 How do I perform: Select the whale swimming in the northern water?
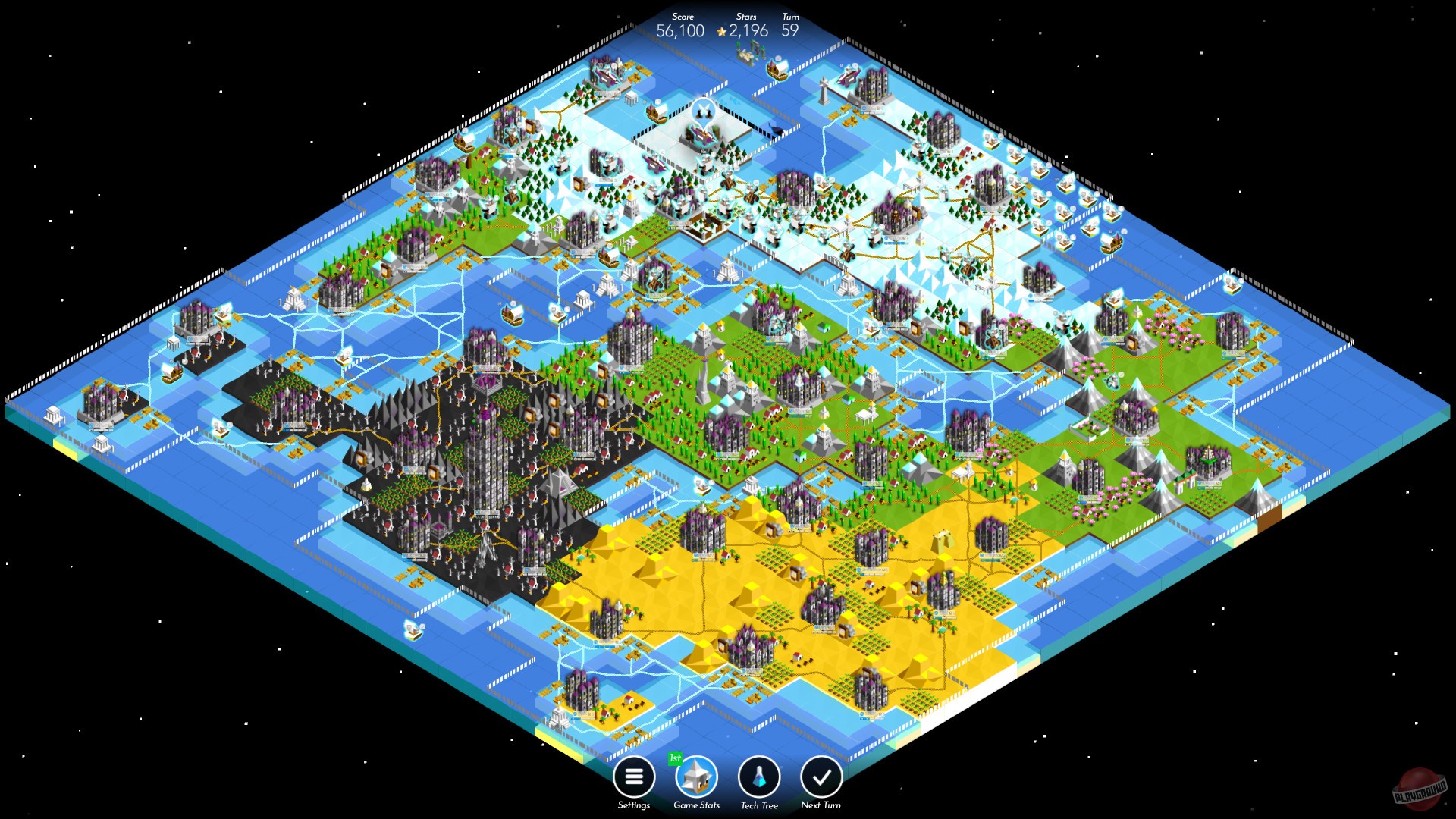(775, 128)
